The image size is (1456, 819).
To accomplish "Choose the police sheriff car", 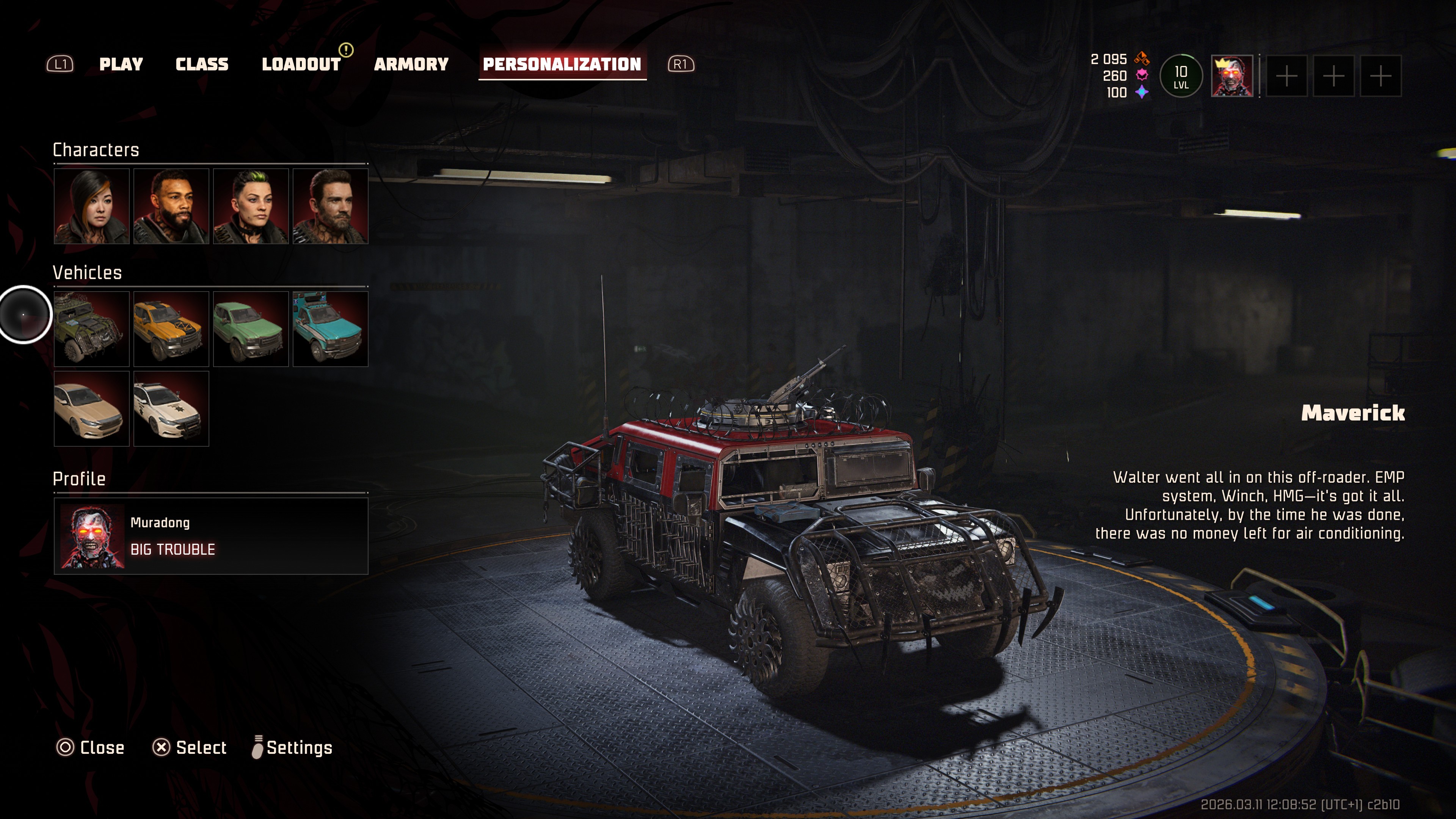I will [x=171, y=409].
